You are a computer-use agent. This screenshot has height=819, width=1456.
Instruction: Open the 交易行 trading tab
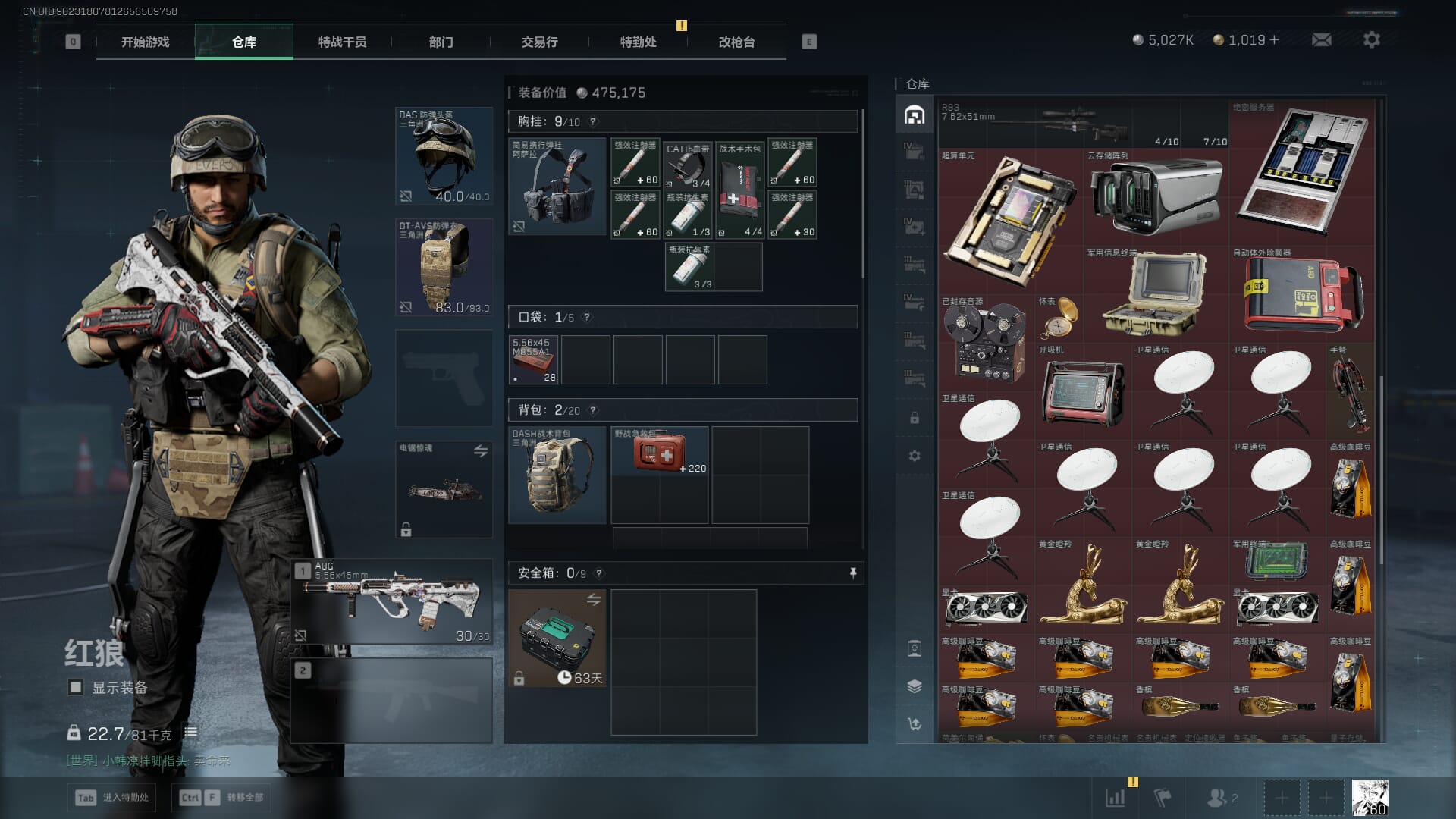pyautogui.click(x=539, y=42)
